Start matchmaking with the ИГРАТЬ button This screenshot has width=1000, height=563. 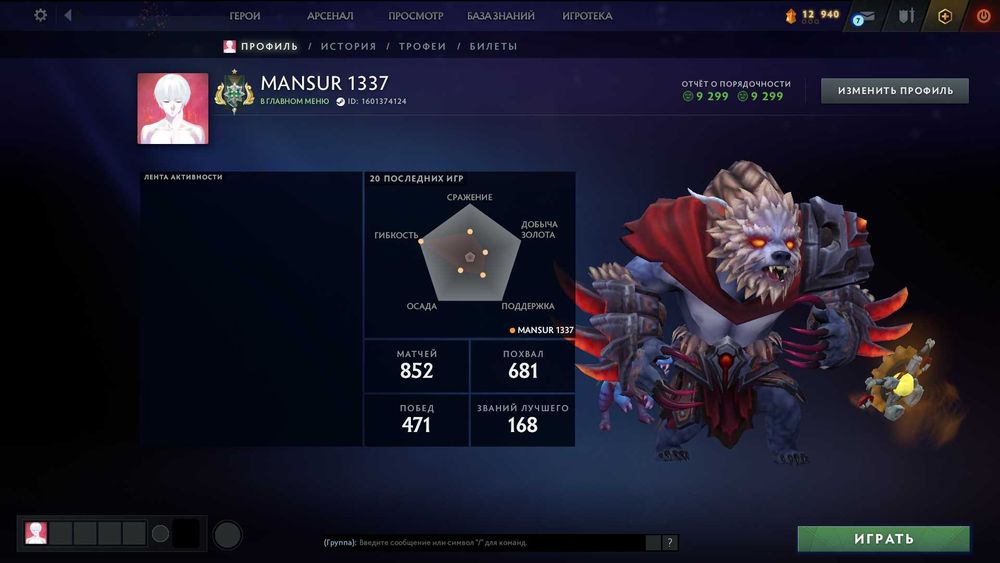[x=884, y=539]
